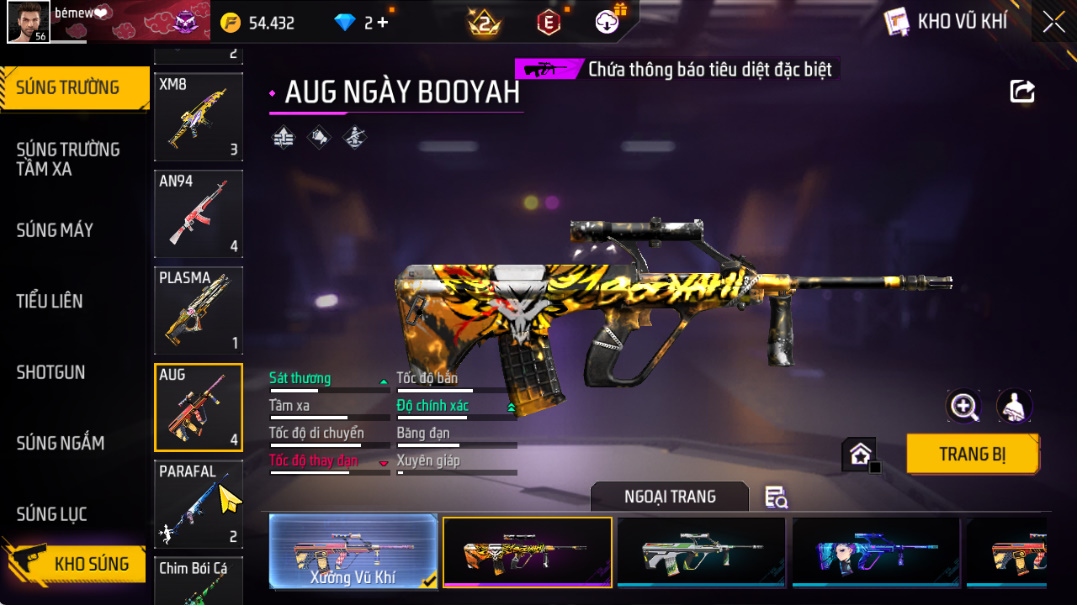Image resolution: width=1077 pixels, height=605 pixels.
Task: Equip the weapon with TRANG BỊ button
Action: pyautogui.click(x=972, y=454)
